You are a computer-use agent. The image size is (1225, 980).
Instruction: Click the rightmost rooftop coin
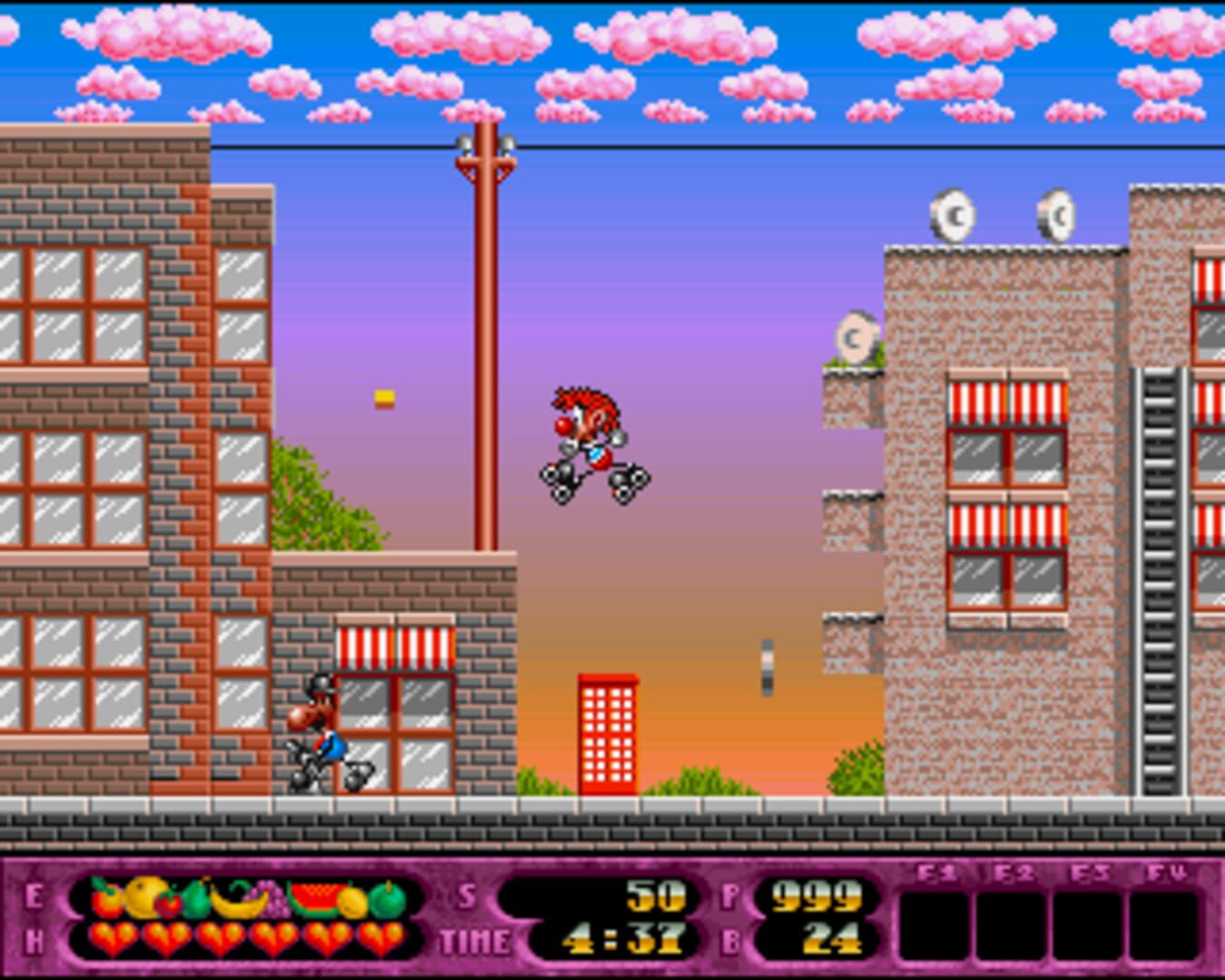point(1056,216)
